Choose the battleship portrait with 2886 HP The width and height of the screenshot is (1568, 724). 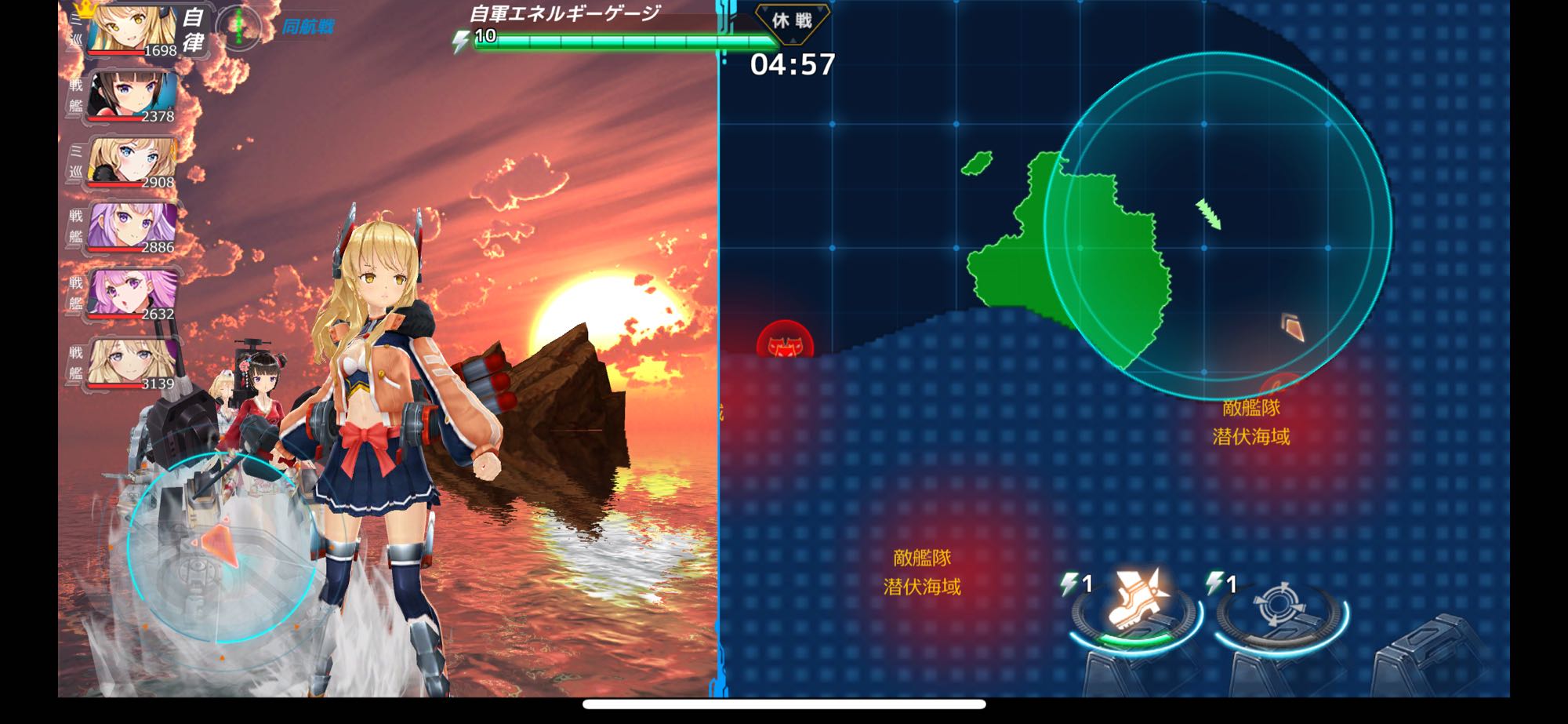[x=130, y=227]
